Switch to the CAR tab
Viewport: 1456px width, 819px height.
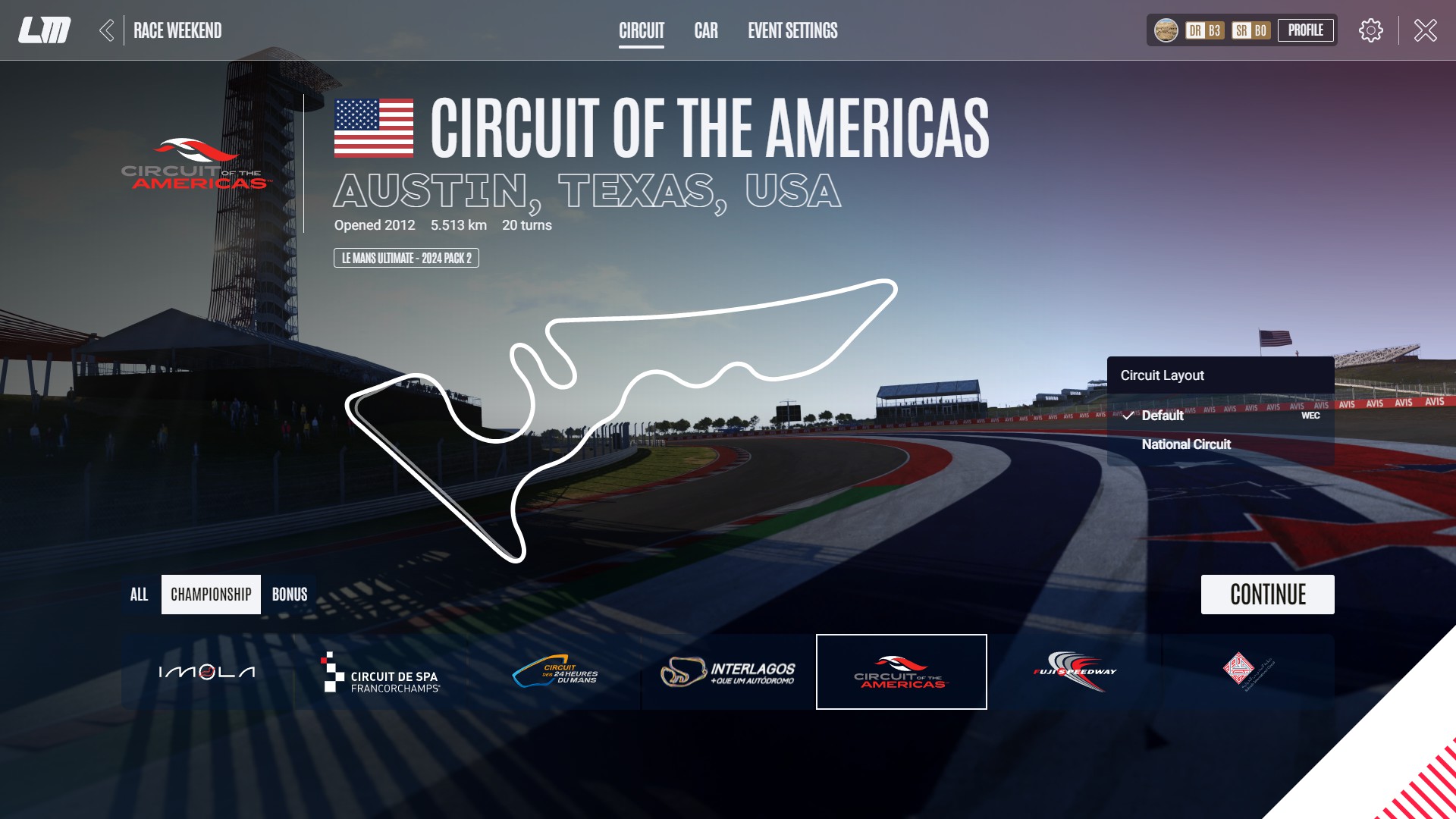tap(706, 31)
